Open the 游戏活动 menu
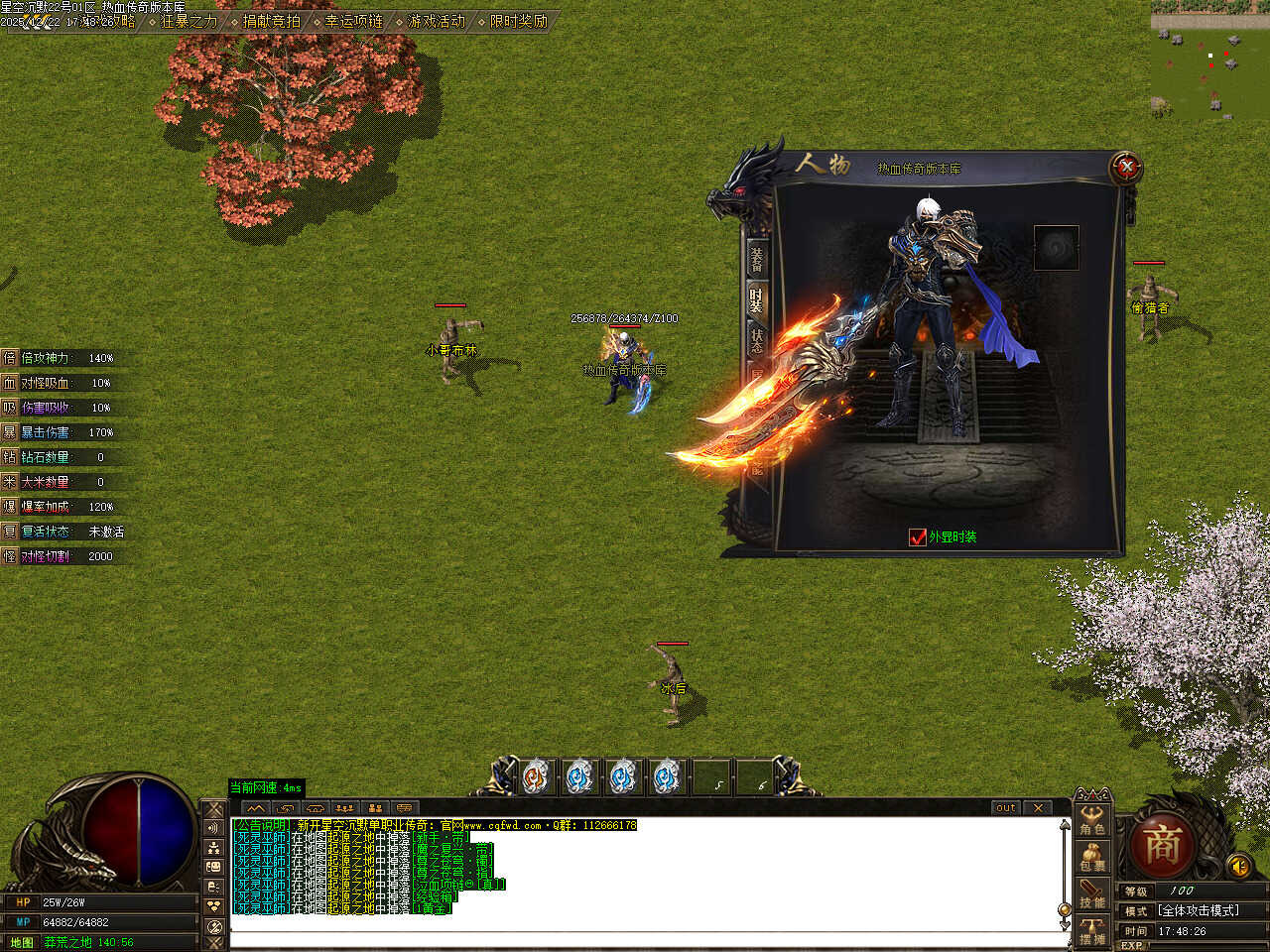Screen dimensions: 1270x952 click(x=436, y=21)
